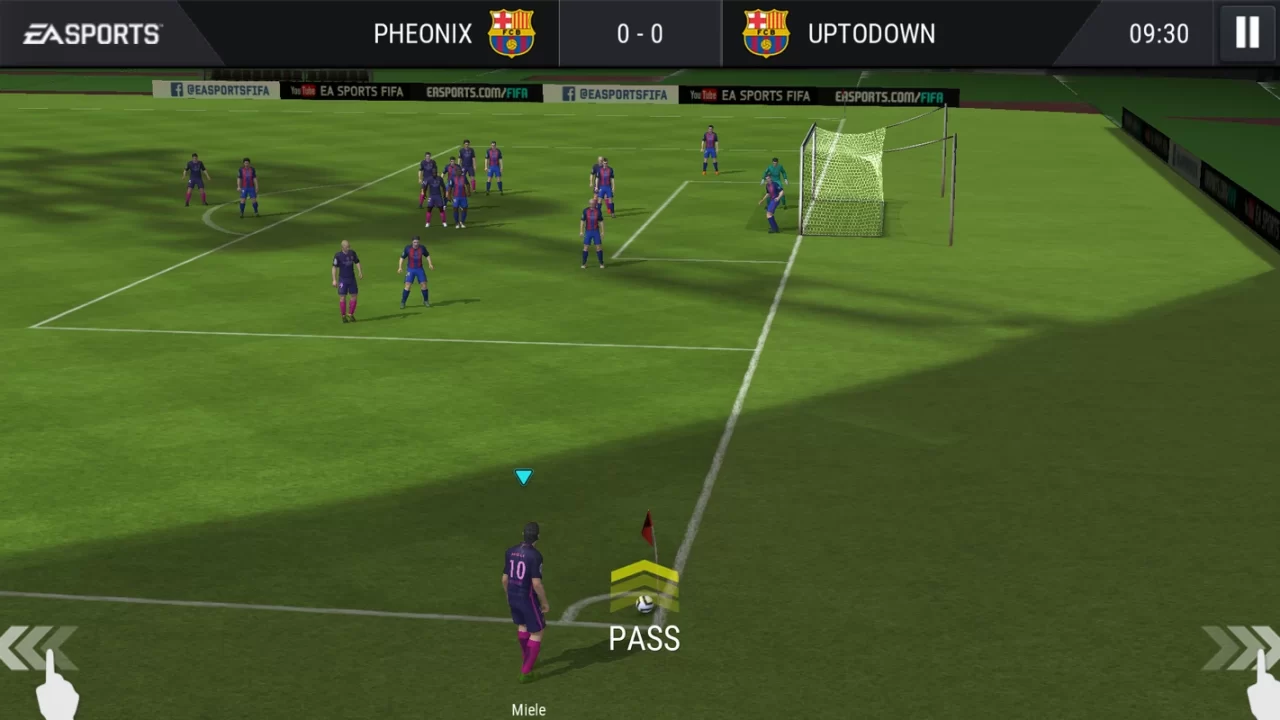This screenshot has width=1280, height=720.
Task: Tap the cyan player selection marker
Action: coord(524,477)
